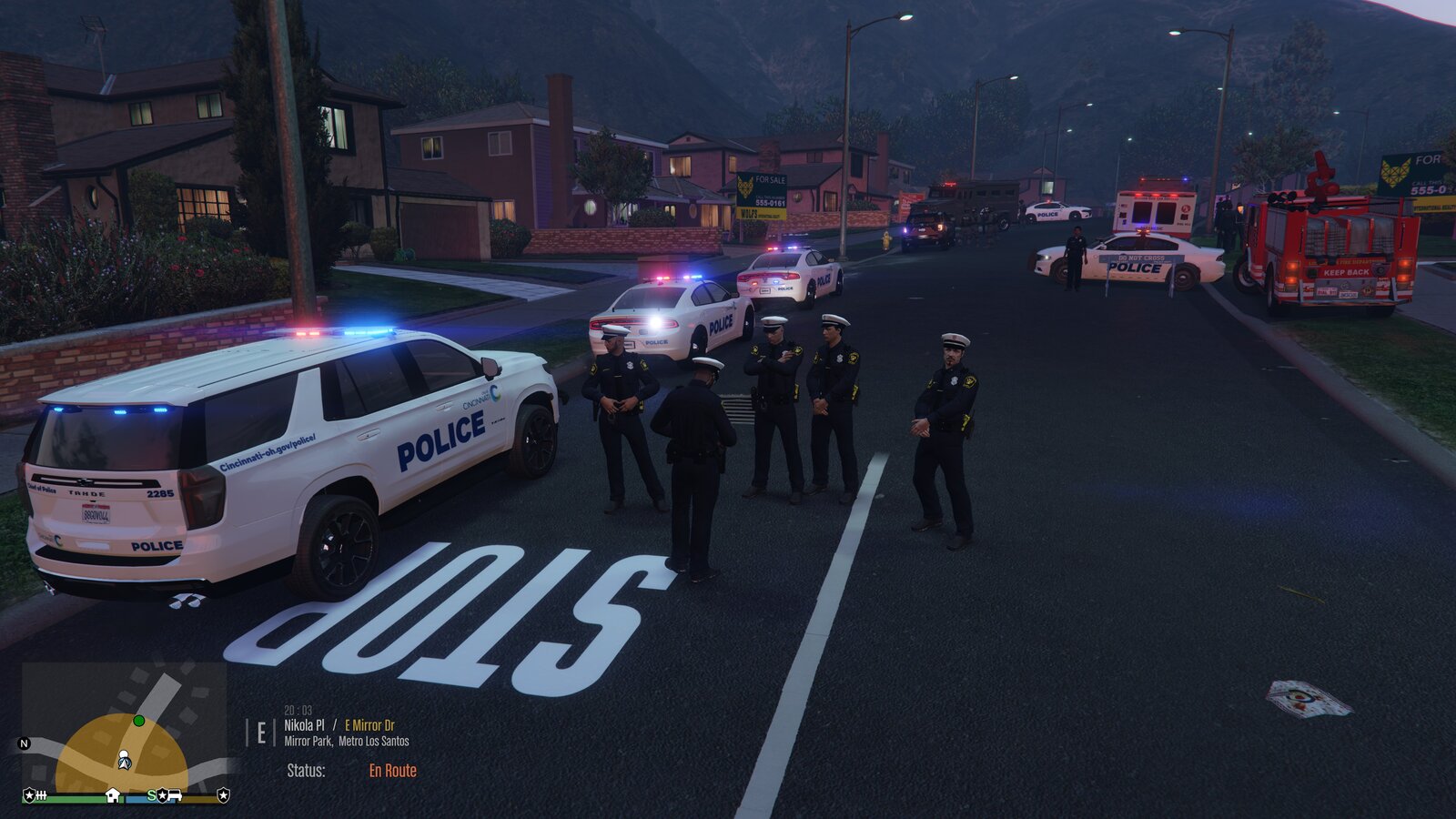Select the white house blip on minimap
1456x819 pixels.
(x=113, y=795)
